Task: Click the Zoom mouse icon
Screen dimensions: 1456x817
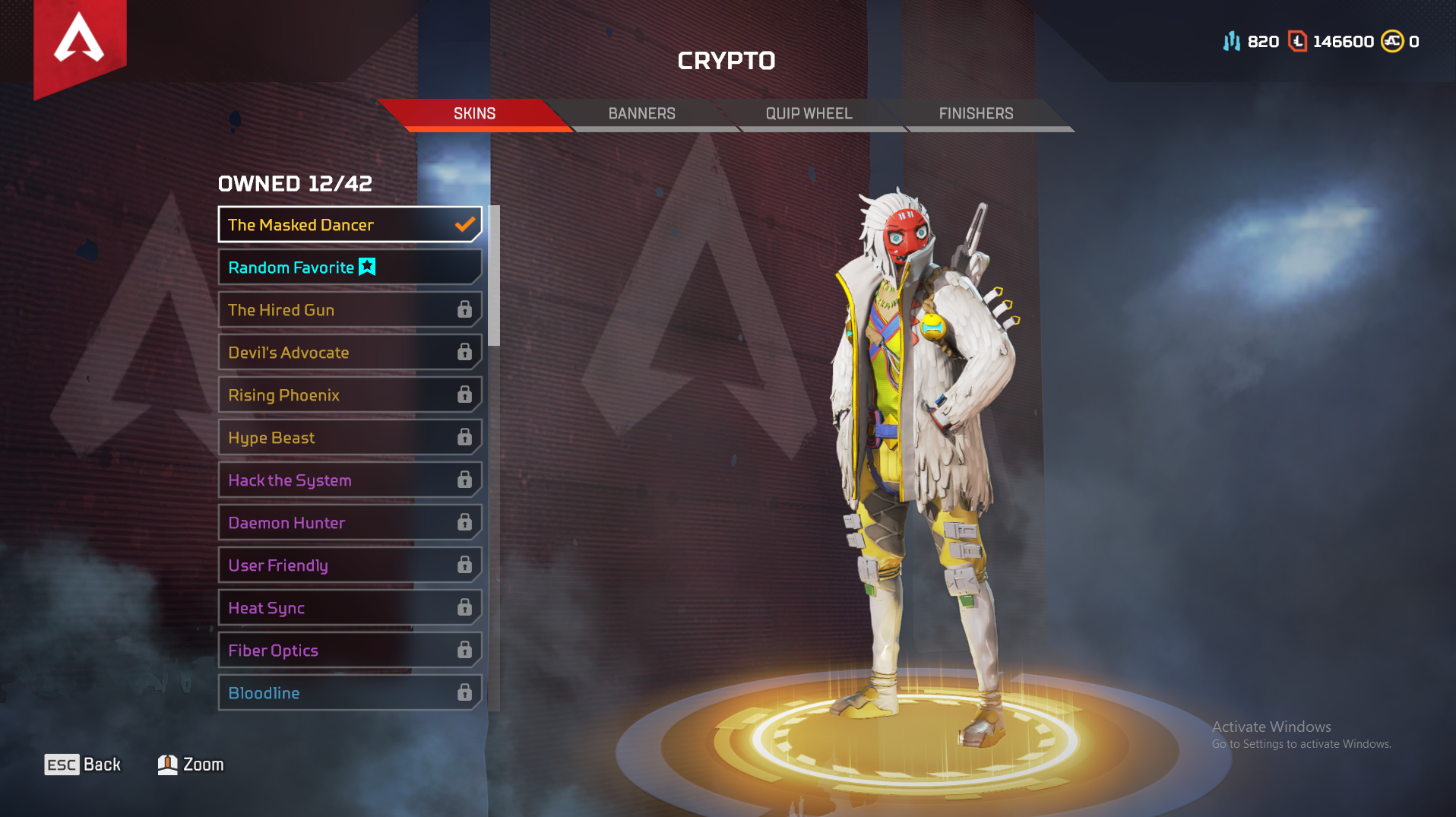Action: click(166, 764)
